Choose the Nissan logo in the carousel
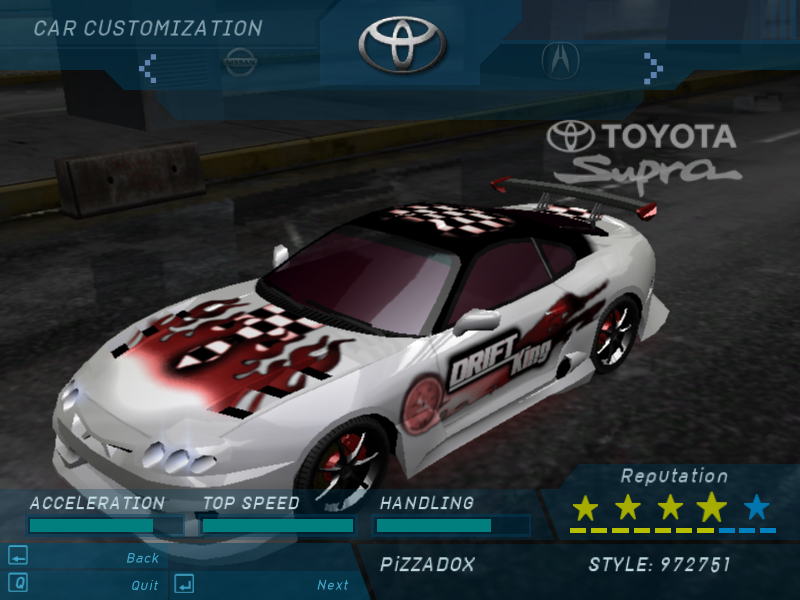The image size is (800, 600). 240,61
